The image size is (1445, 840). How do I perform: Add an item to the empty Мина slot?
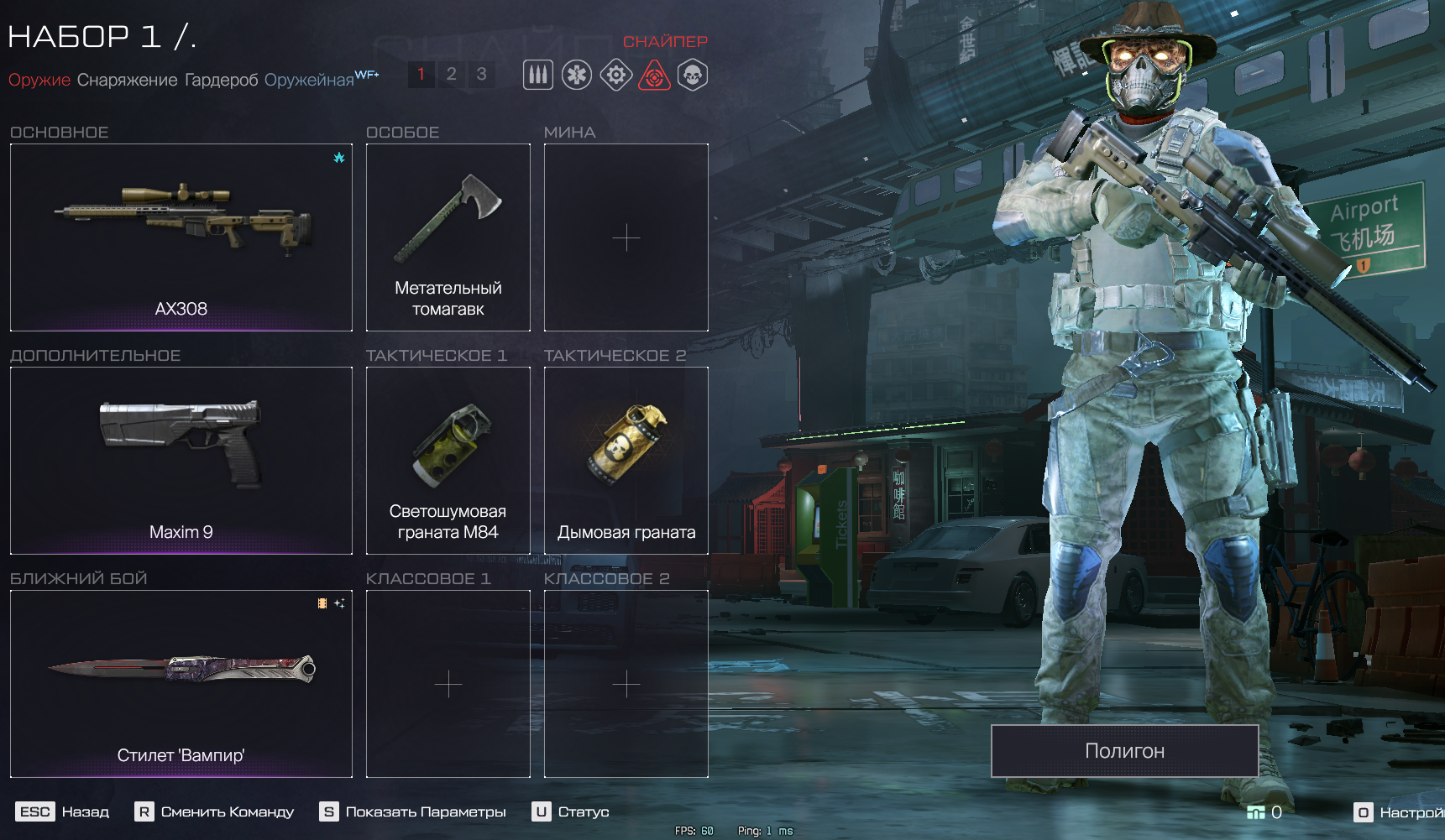[626, 237]
